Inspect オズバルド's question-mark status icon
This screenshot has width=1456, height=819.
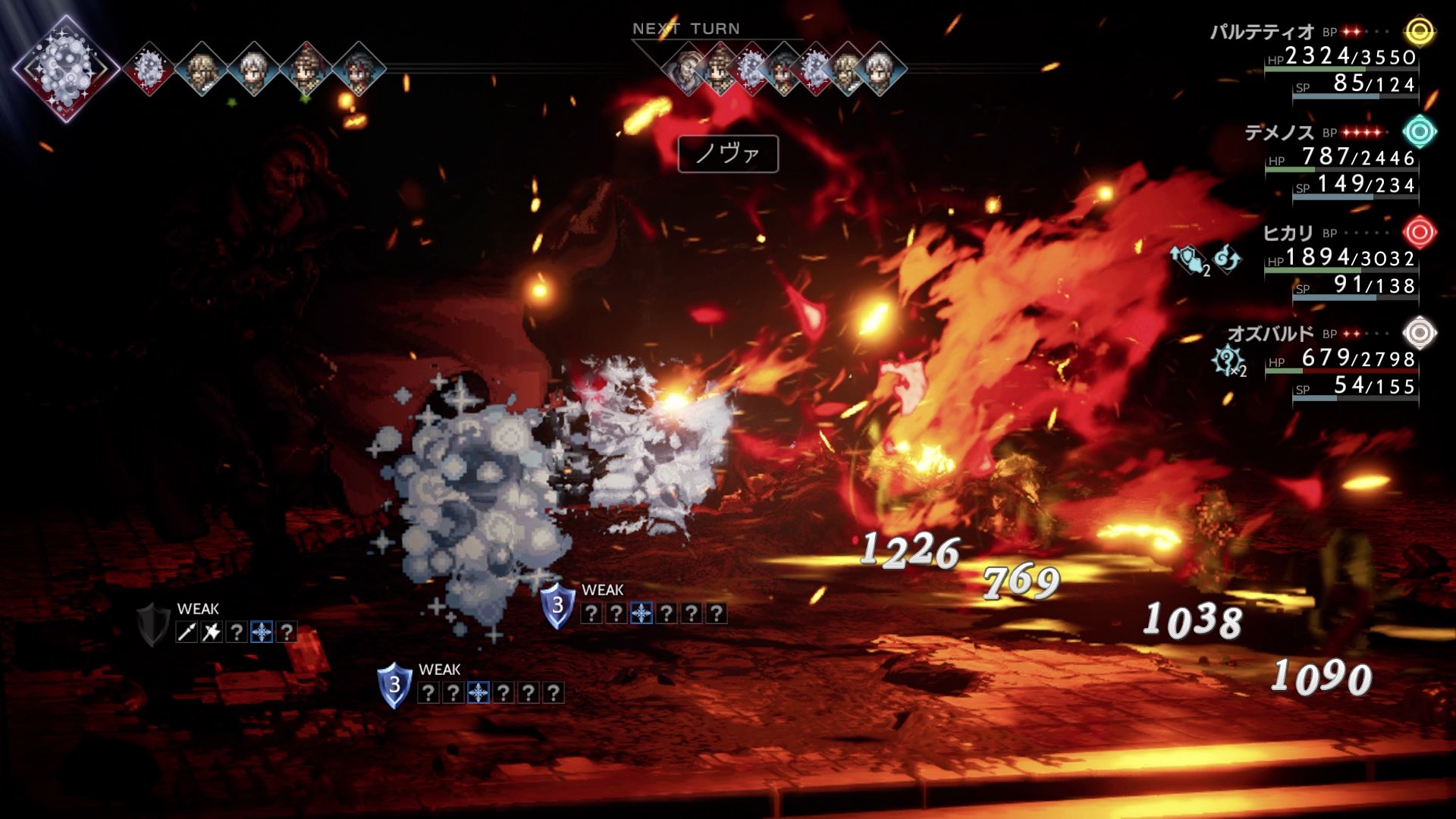[x=1227, y=360]
